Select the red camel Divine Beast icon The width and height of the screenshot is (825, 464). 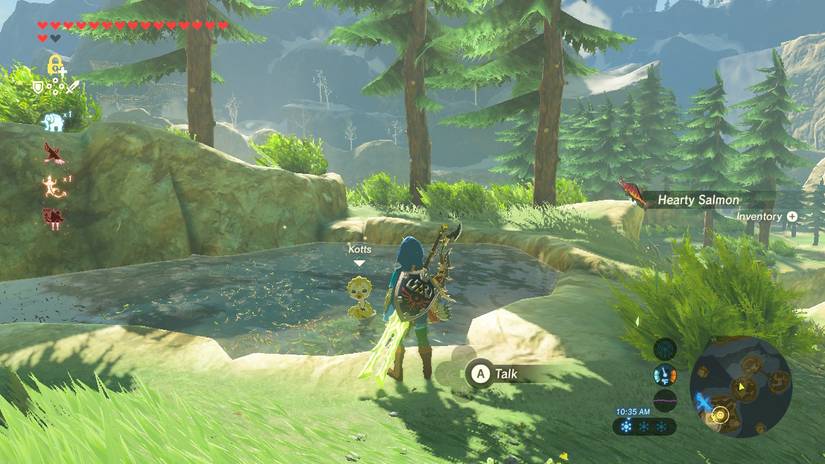tap(53, 217)
